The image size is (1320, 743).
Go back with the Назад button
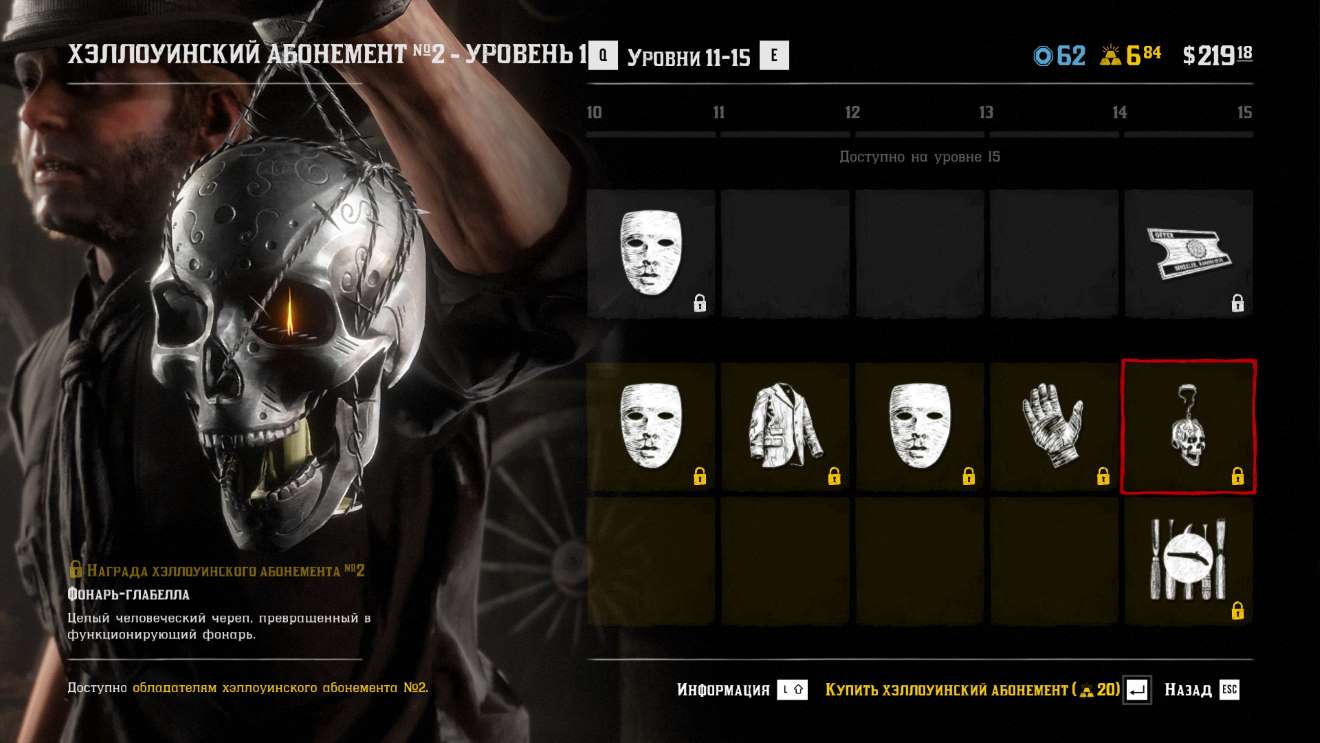click(1201, 690)
